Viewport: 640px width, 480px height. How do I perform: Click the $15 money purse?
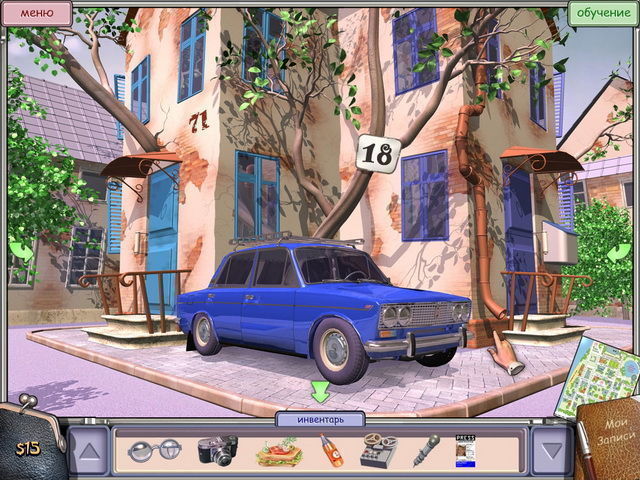[x=28, y=441]
